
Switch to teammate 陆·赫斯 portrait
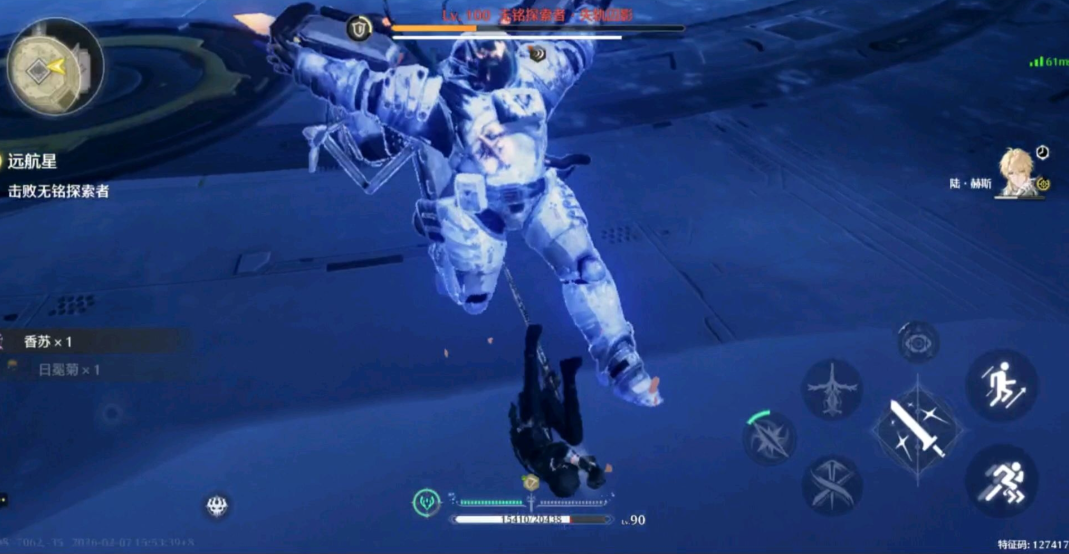1018,173
